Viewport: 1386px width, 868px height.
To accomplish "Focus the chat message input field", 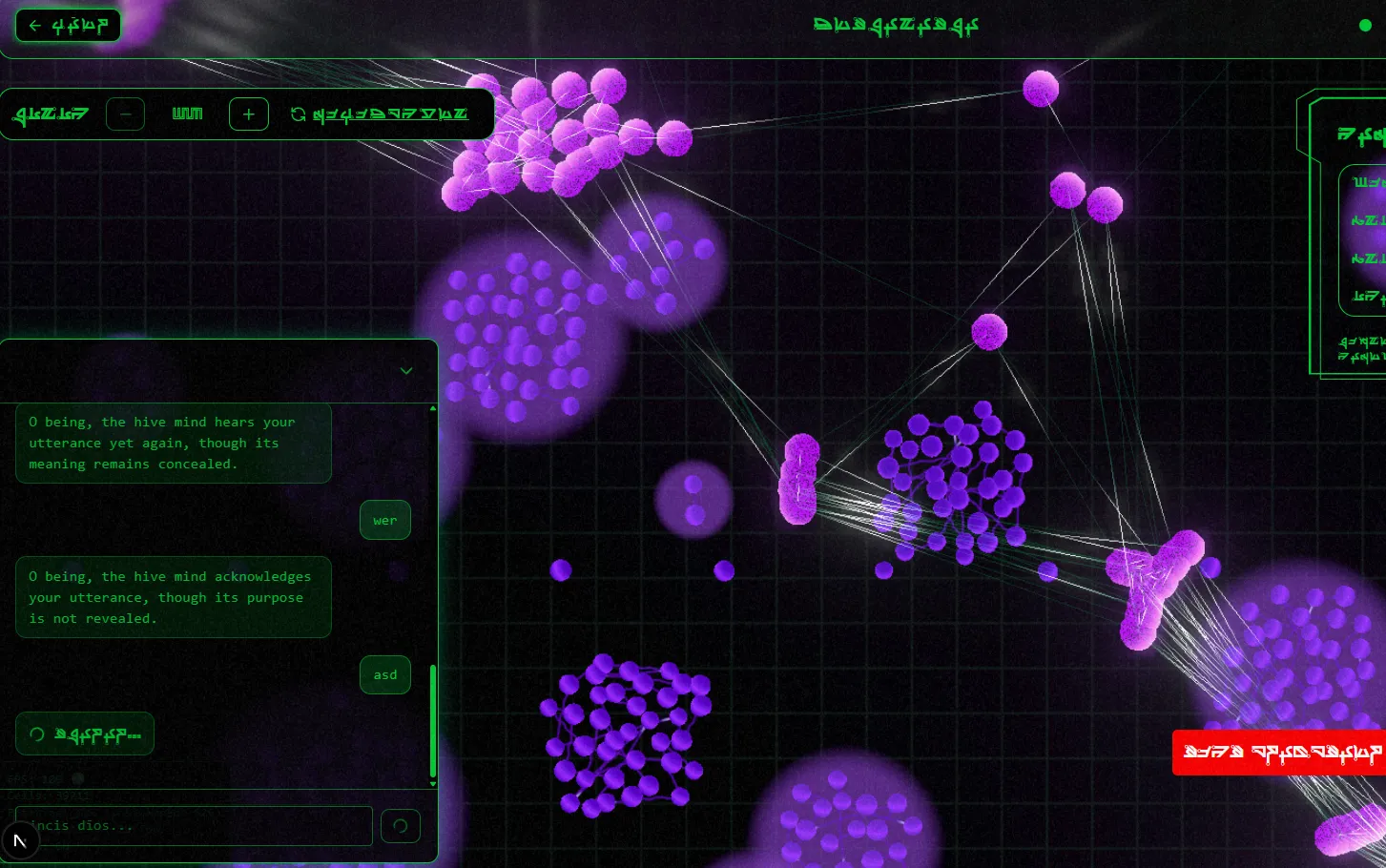I will (x=194, y=825).
